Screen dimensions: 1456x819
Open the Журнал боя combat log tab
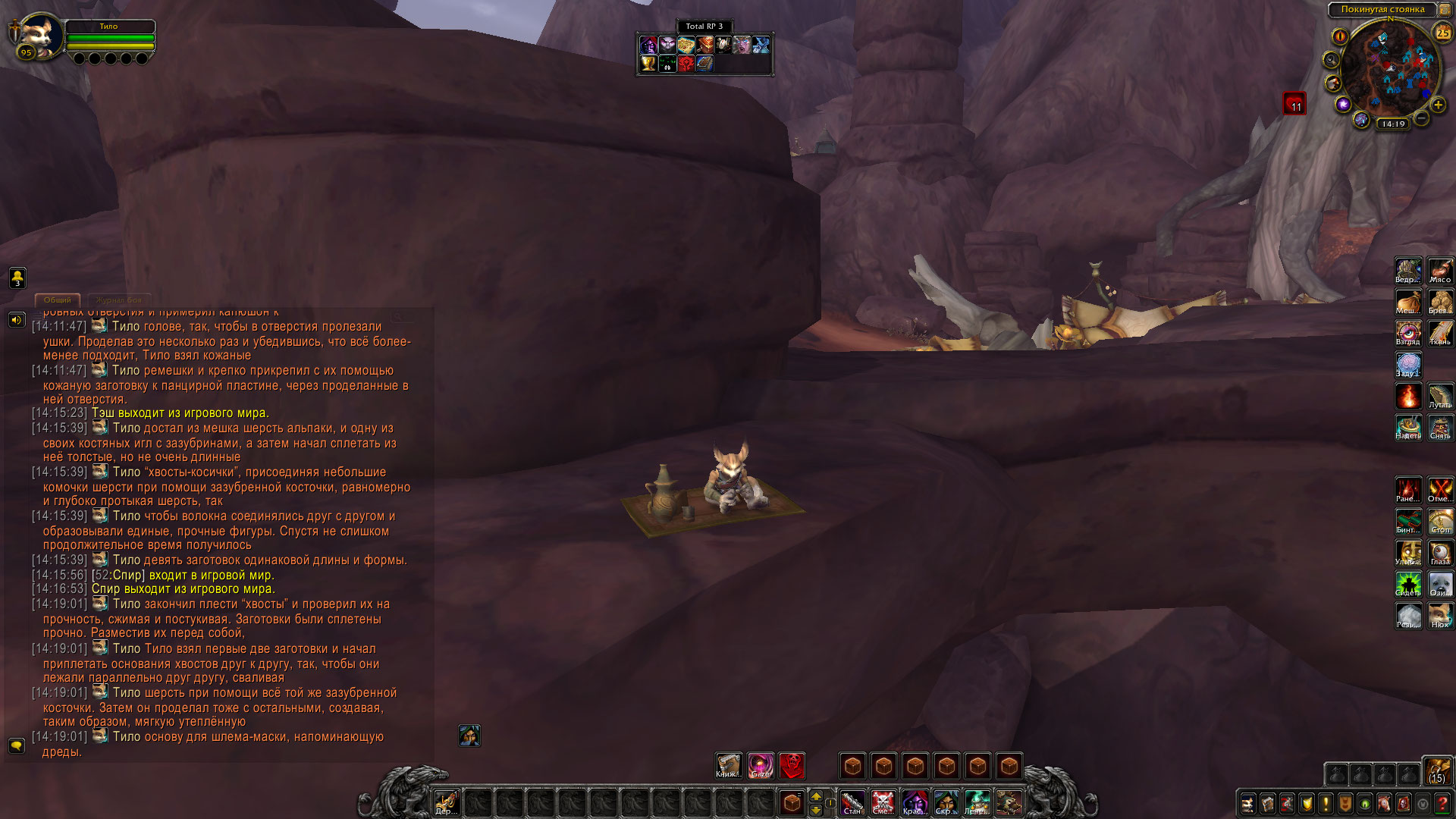coord(119,300)
